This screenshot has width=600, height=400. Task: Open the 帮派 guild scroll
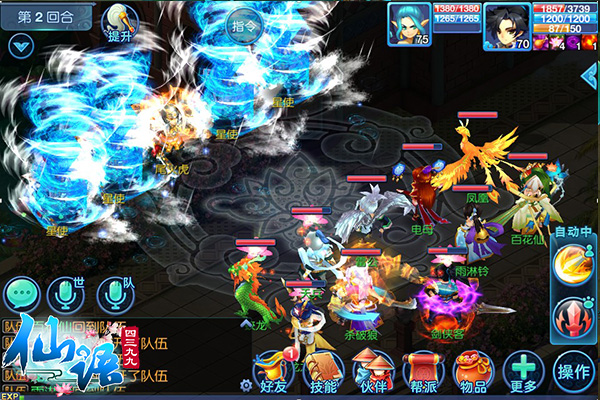(x=421, y=371)
